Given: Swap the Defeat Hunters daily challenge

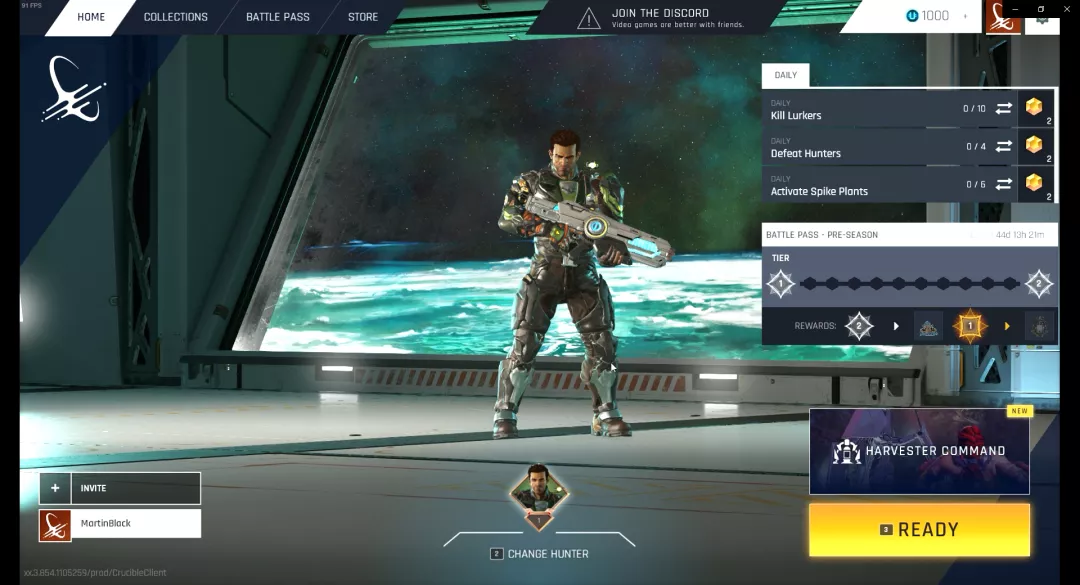Looking at the screenshot, I should click(1004, 146).
